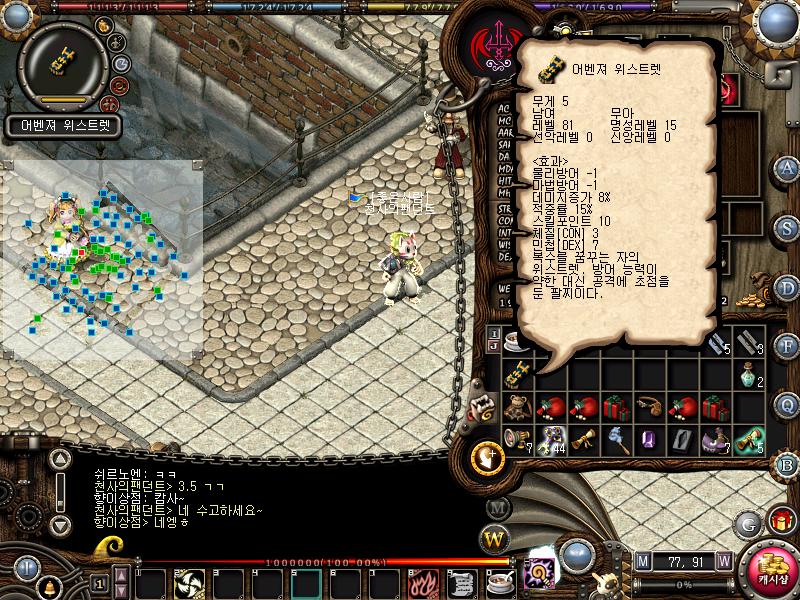Click the small M button beside coordinates
Image resolution: width=800 pixels, height=600 pixels.
pos(642,560)
